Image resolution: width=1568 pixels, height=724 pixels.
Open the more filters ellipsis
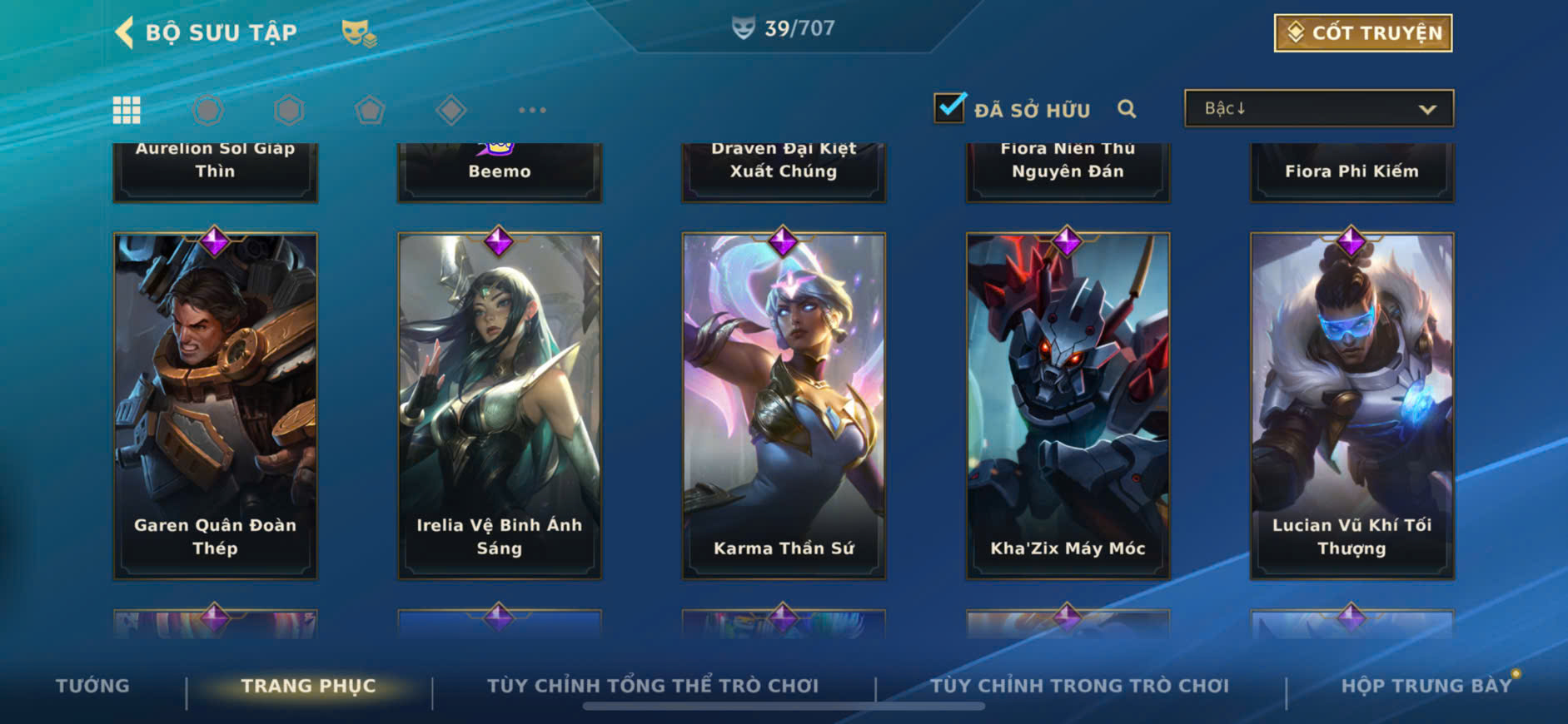tap(532, 110)
